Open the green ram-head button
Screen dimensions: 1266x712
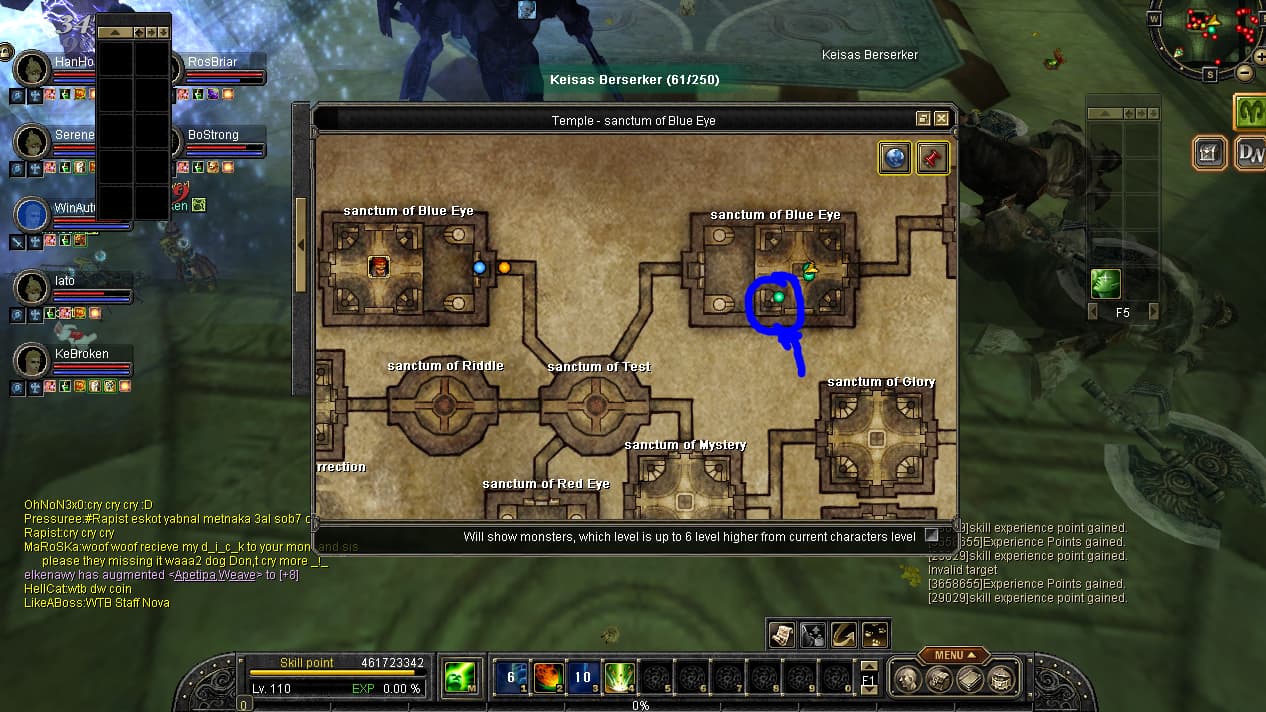coord(1249,111)
